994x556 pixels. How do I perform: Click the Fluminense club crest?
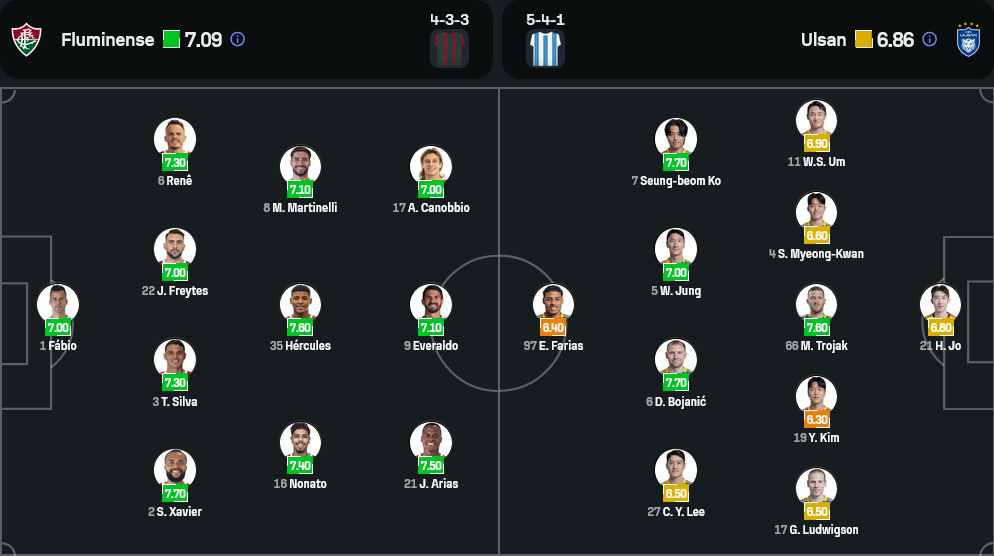(25, 40)
